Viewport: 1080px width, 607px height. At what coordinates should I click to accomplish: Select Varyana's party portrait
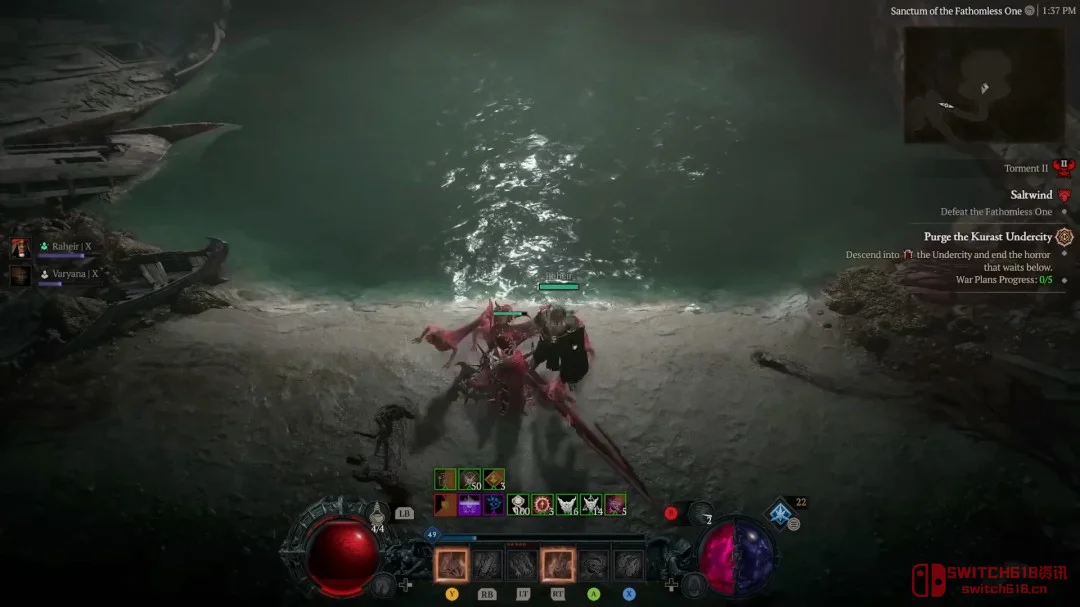[x=20, y=275]
